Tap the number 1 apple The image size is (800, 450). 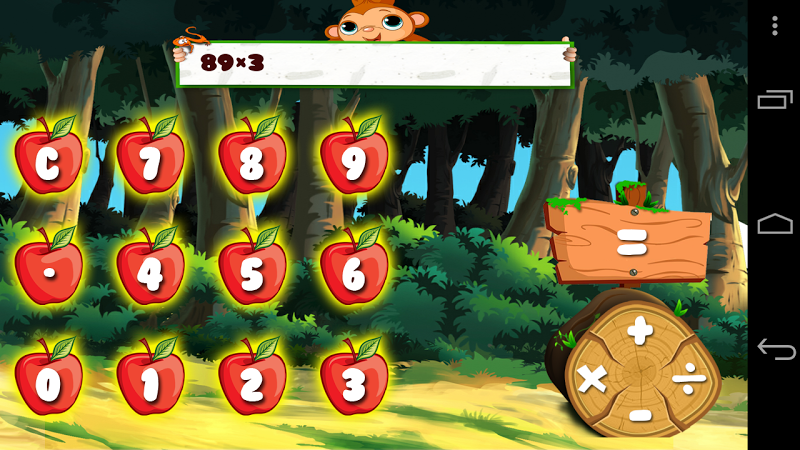(150, 382)
